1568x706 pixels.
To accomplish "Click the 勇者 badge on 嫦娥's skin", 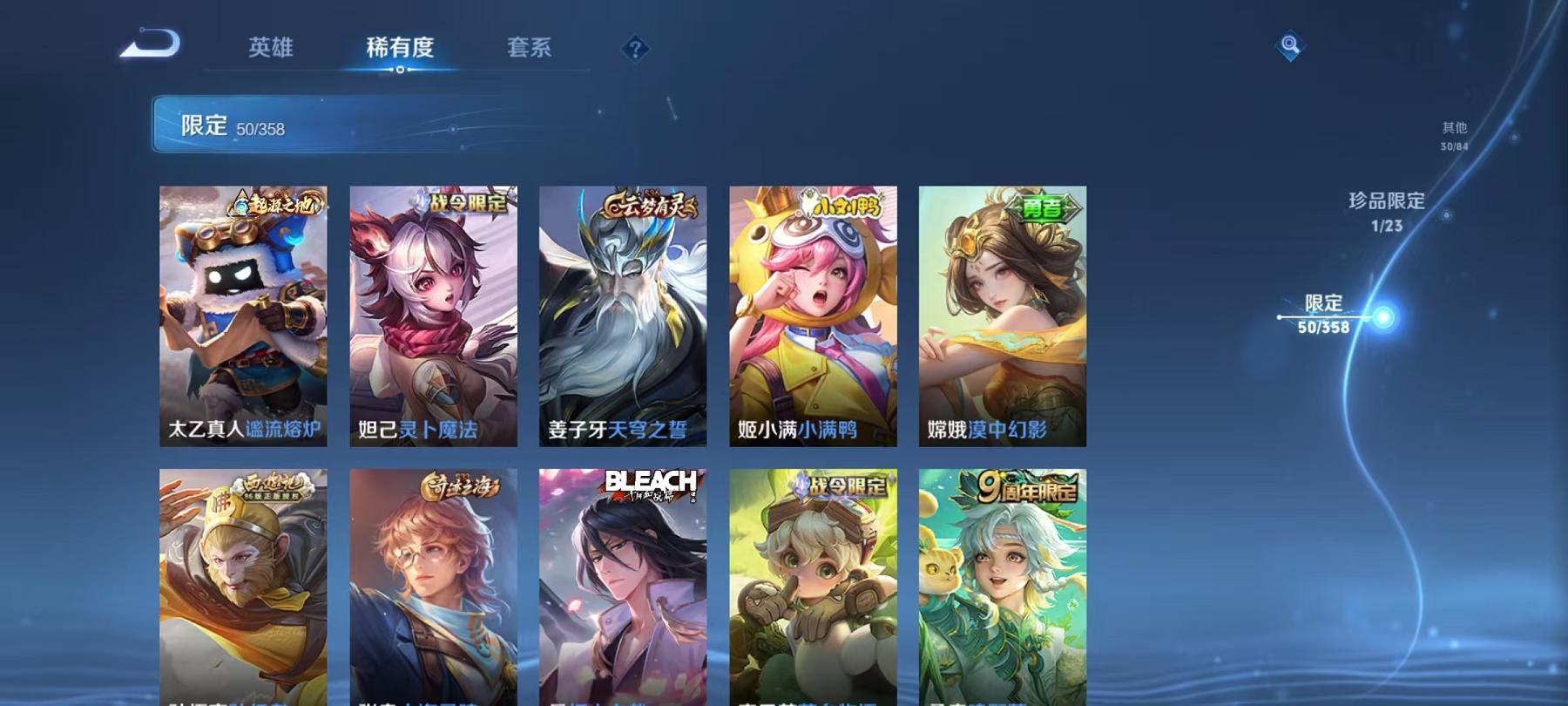I will coord(1043,208).
